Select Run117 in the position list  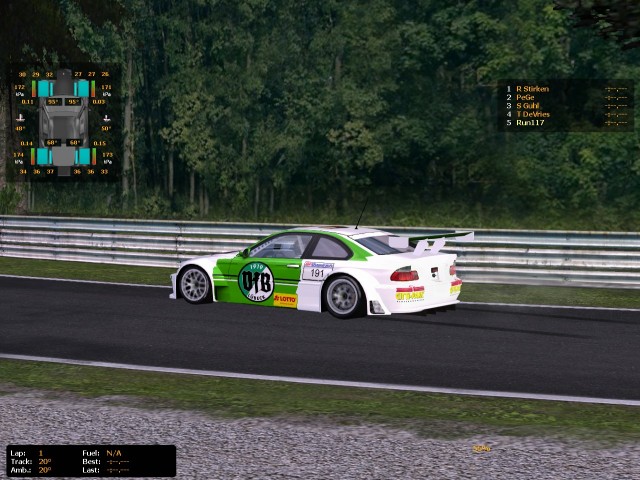pyautogui.click(x=529, y=122)
